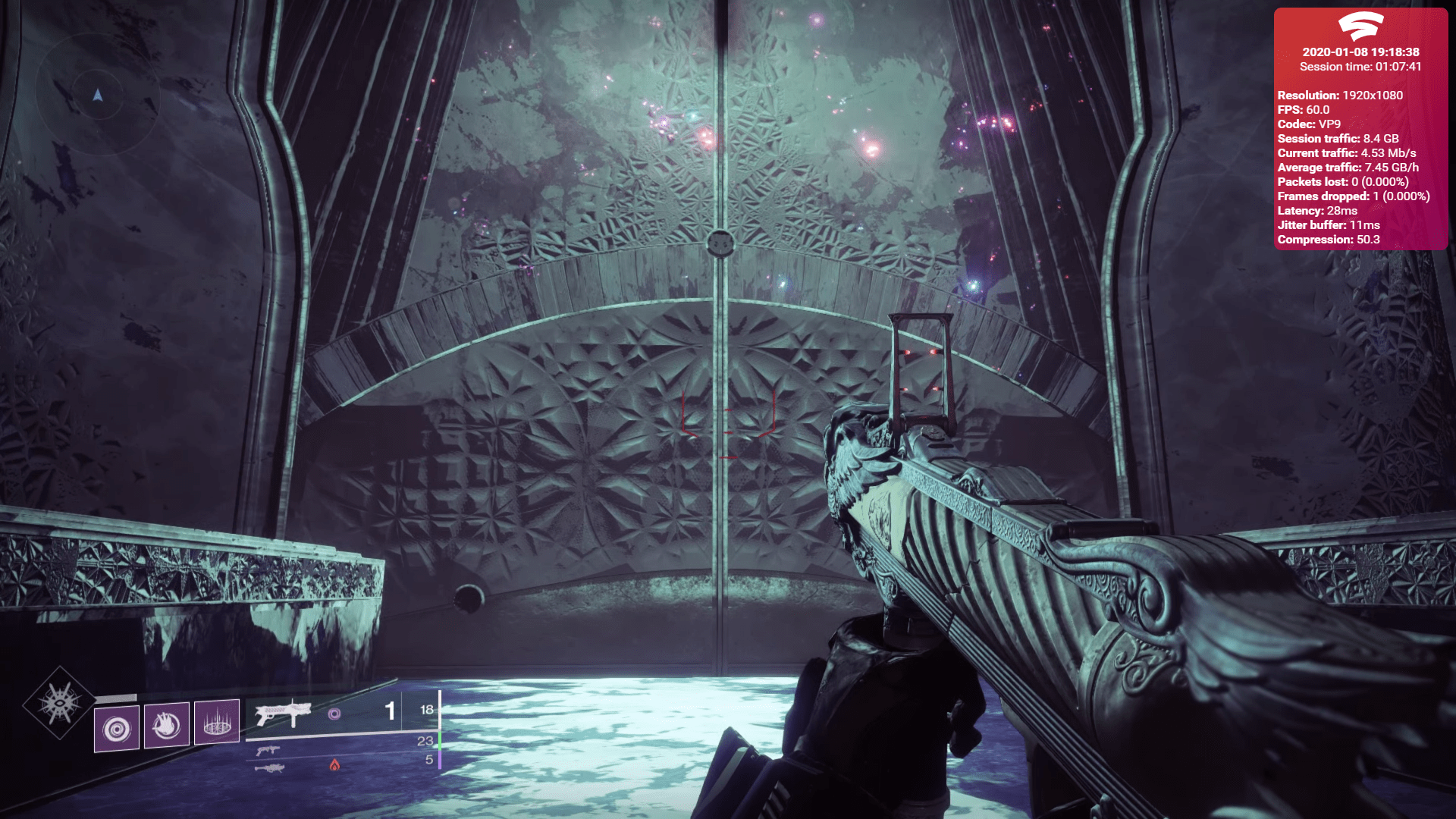Image resolution: width=1456 pixels, height=819 pixels.
Task: Click the red solar burn icon
Action: coord(336,766)
